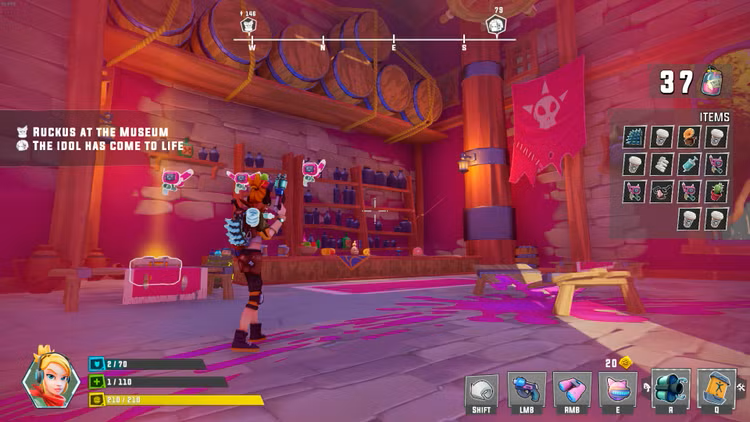Select the teal syringe item
The image size is (750, 422).
click(689, 164)
